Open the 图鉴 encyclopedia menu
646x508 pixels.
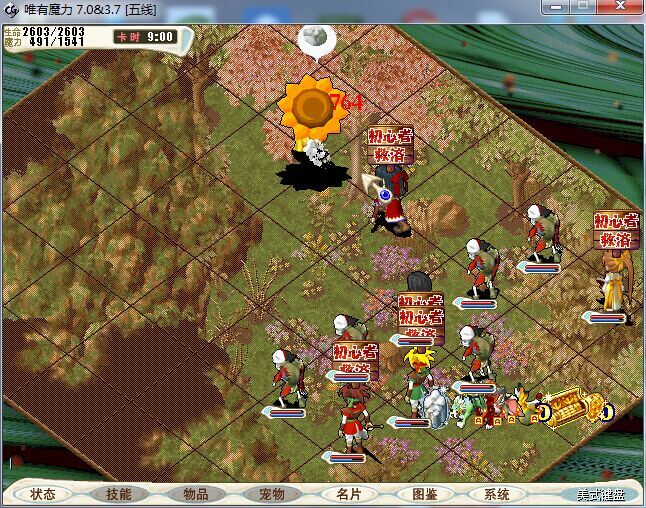click(x=424, y=494)
